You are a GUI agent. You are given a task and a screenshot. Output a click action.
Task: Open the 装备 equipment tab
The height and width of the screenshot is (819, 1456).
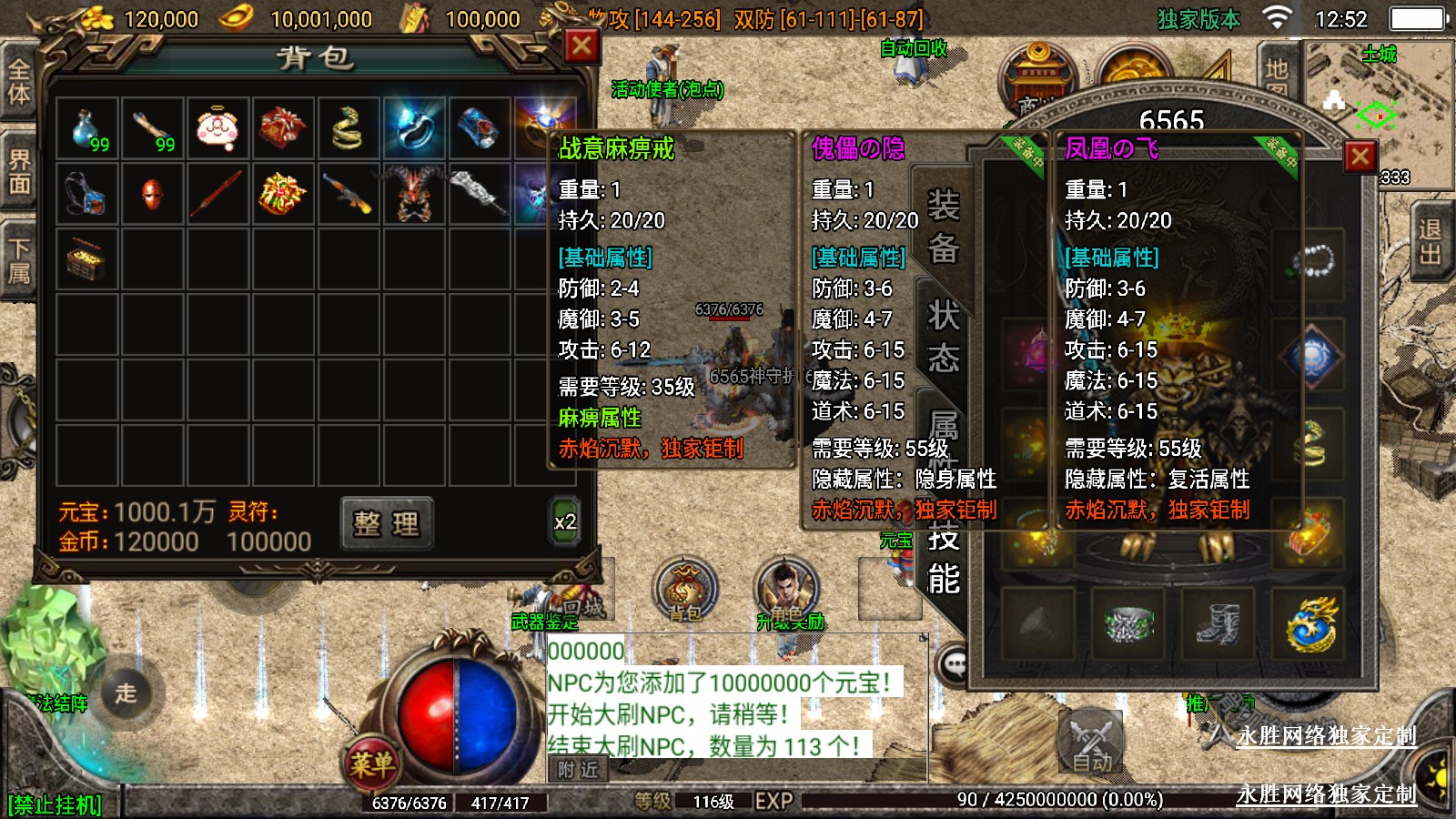click(x=944, y=226)
